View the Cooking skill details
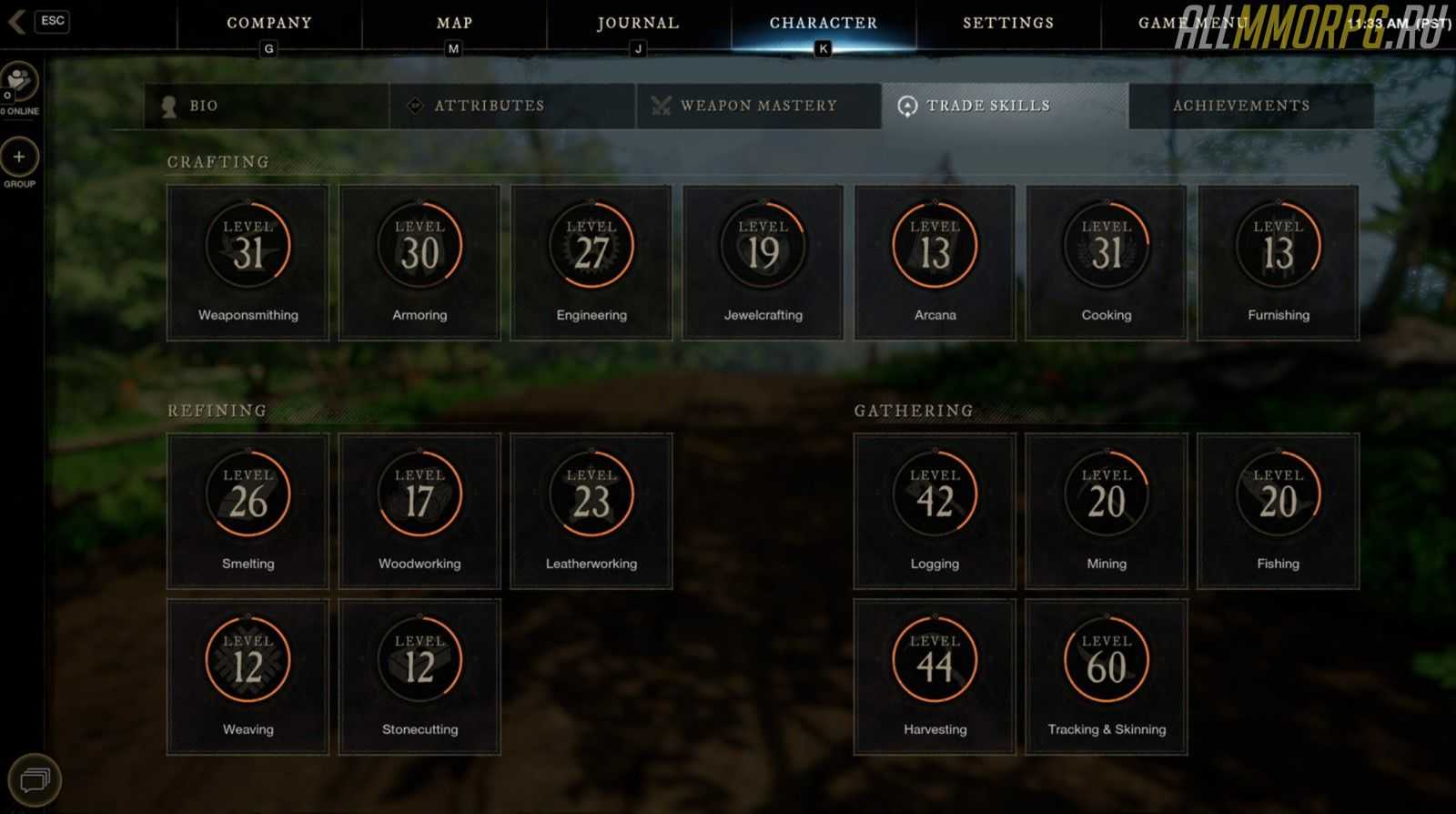This screenshot has height=814, width=1456. pos(1107,263)
